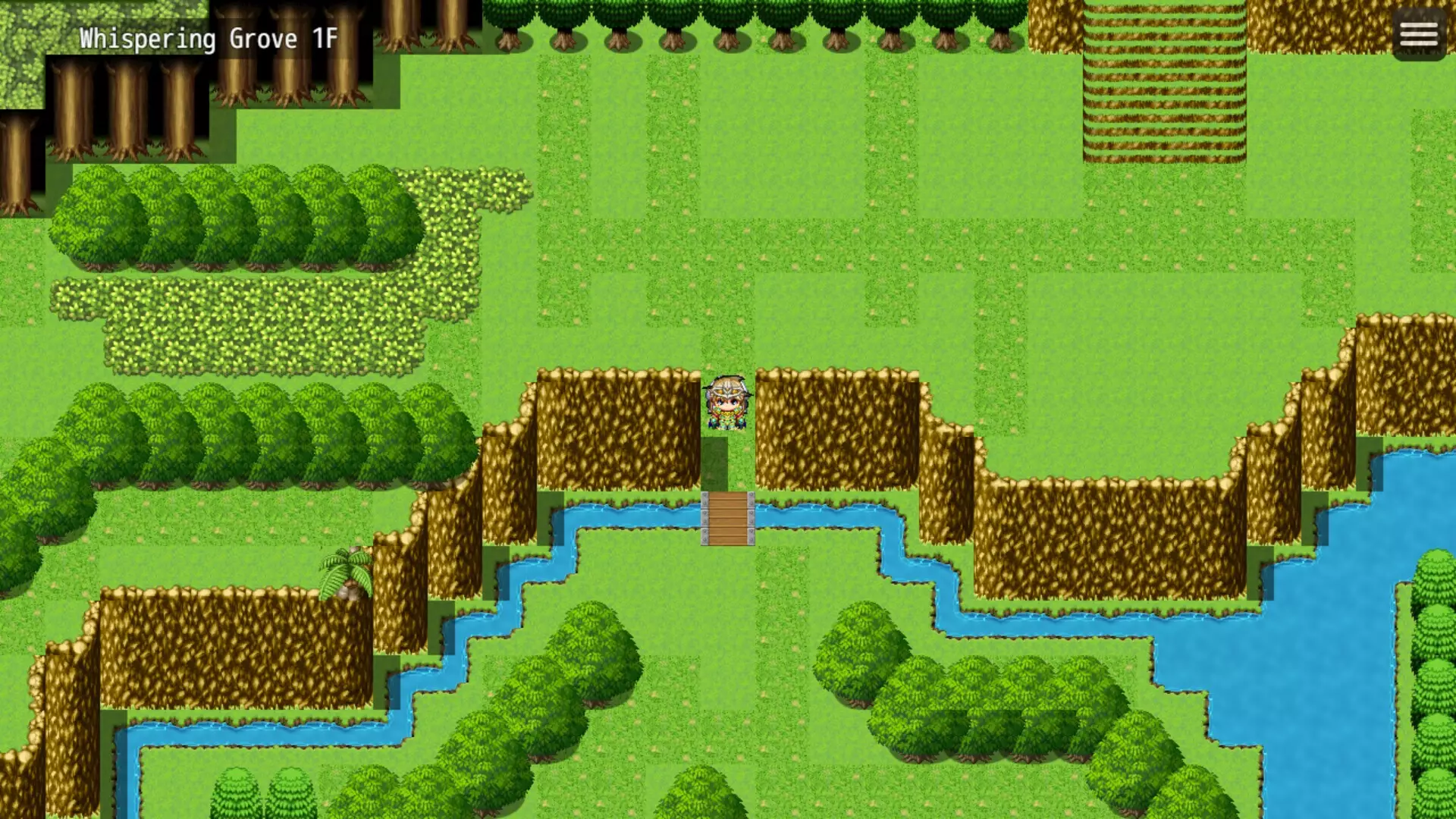Click the brown cliff ledge left of bridge

607,425
